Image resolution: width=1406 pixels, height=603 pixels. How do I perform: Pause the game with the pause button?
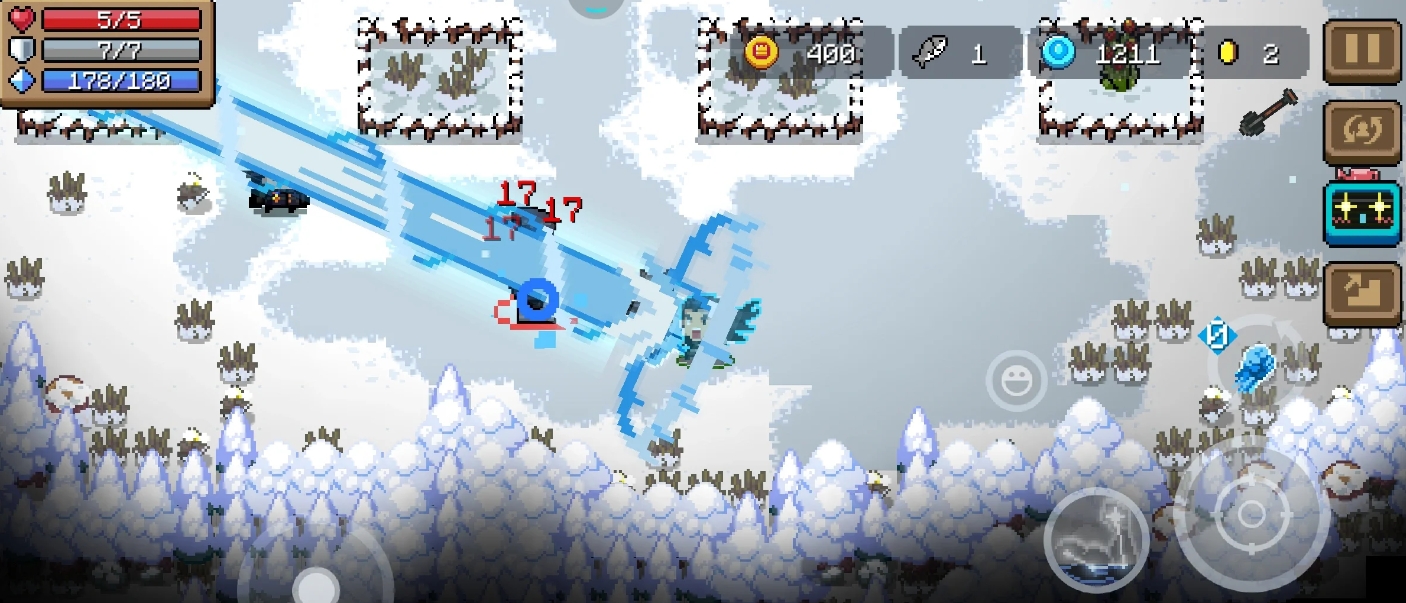[x=1361, y=50]
